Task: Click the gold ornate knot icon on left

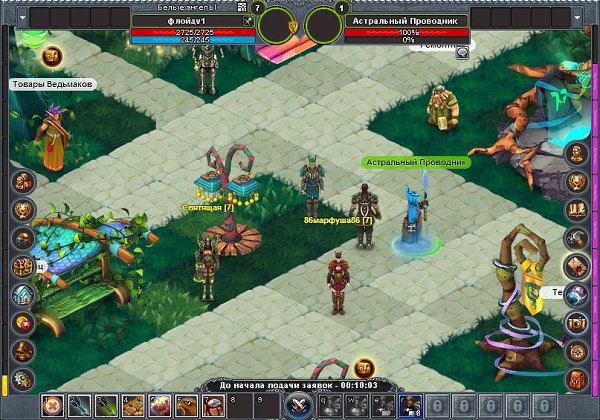Action: point(23,267)
